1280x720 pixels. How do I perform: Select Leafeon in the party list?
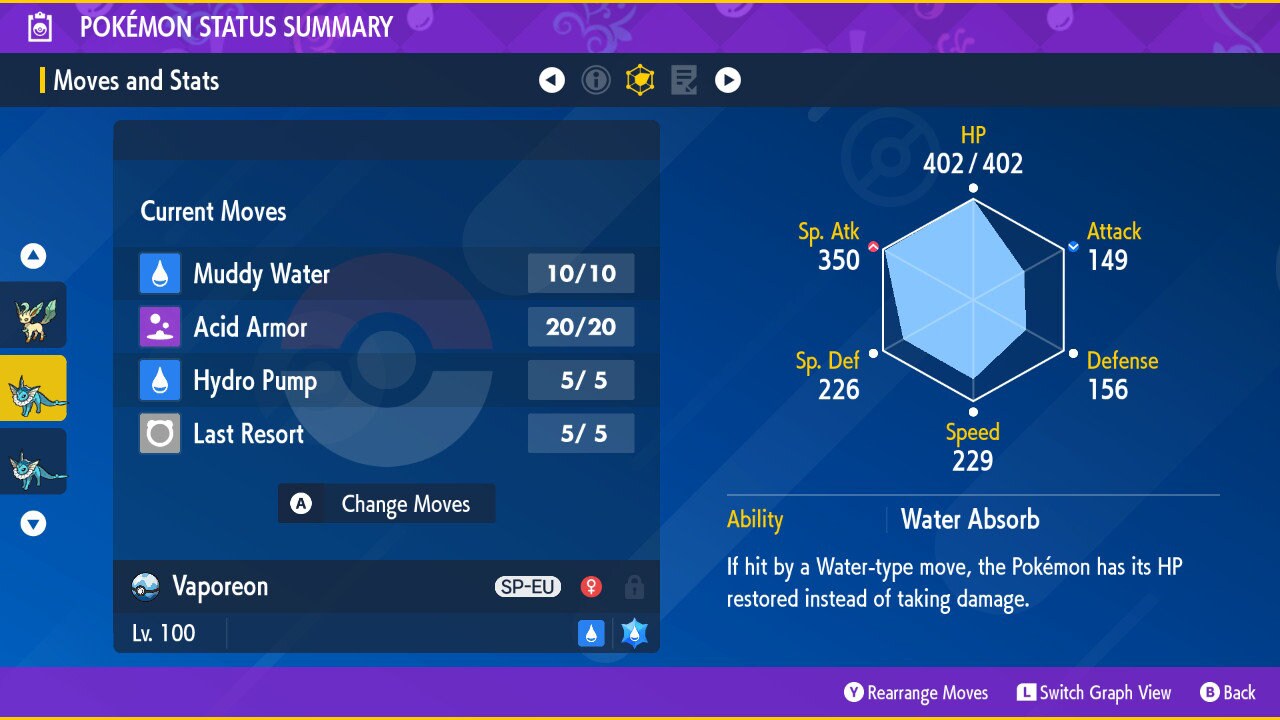pyautogui.click(x=33, y=315)
